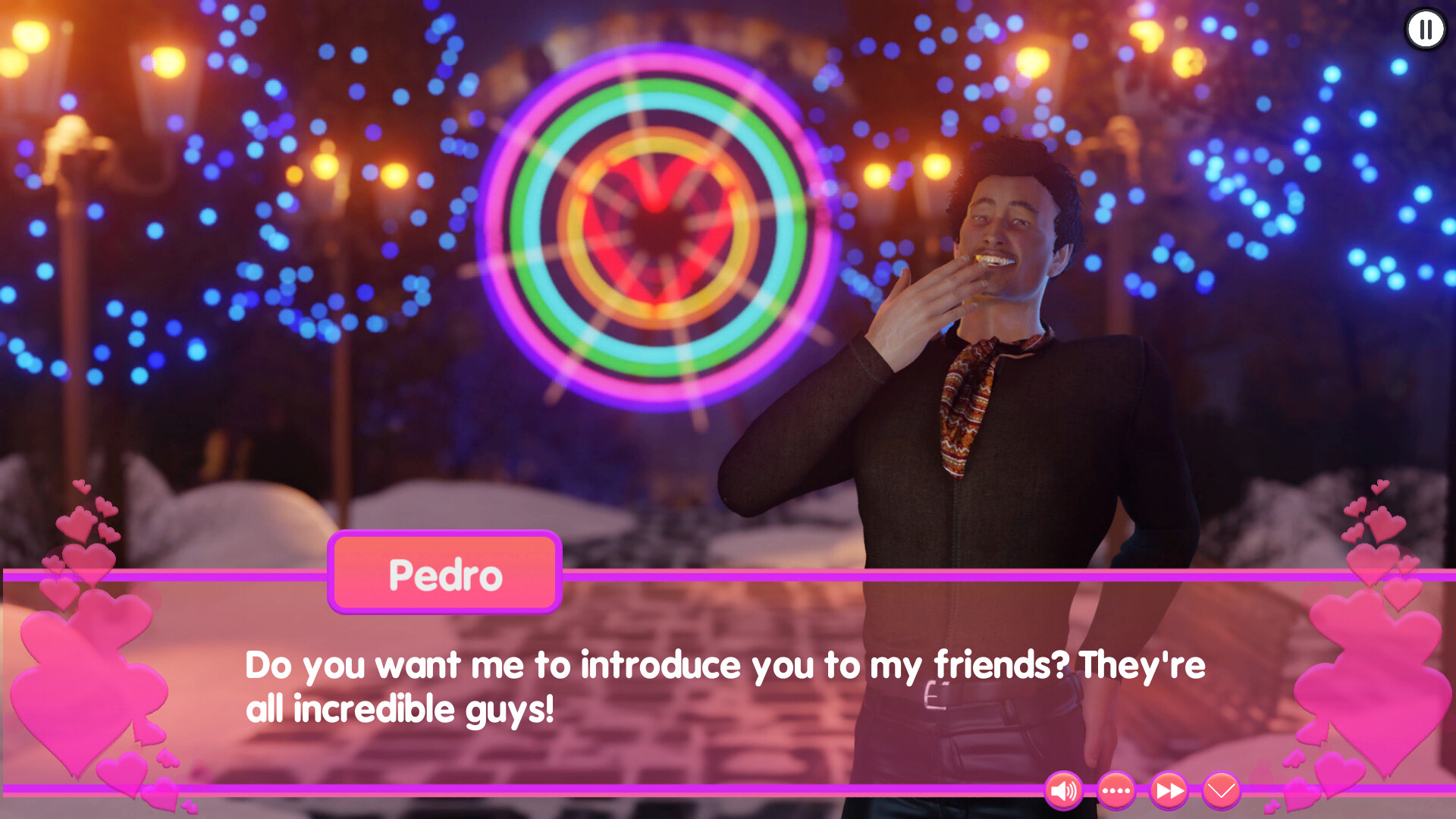1456x819 pixels.
Task: Tap the sound icon to replay Pedro's voice line
Action: point(1065,791)
